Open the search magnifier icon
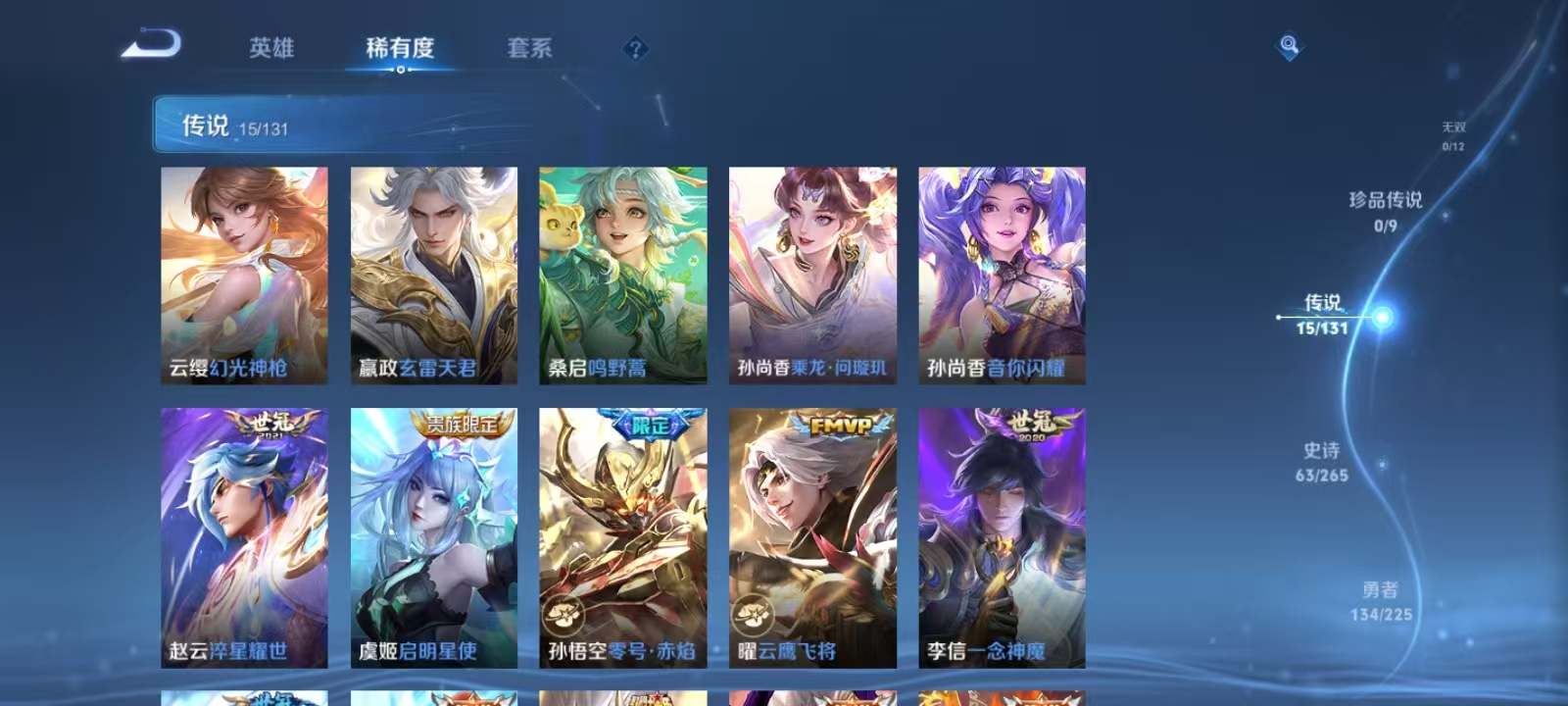This screenshot has width=1568, height=706. click(1286, 41)
